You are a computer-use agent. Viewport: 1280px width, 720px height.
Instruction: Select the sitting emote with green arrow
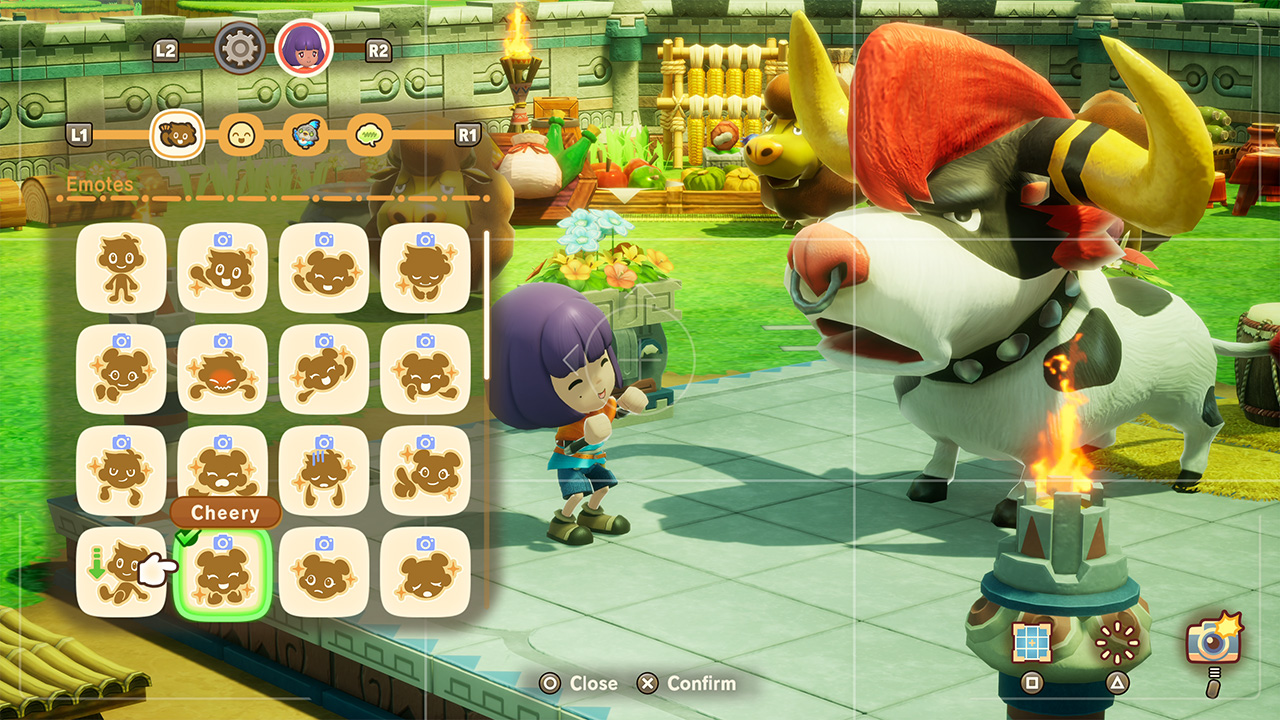coord(121,573)
